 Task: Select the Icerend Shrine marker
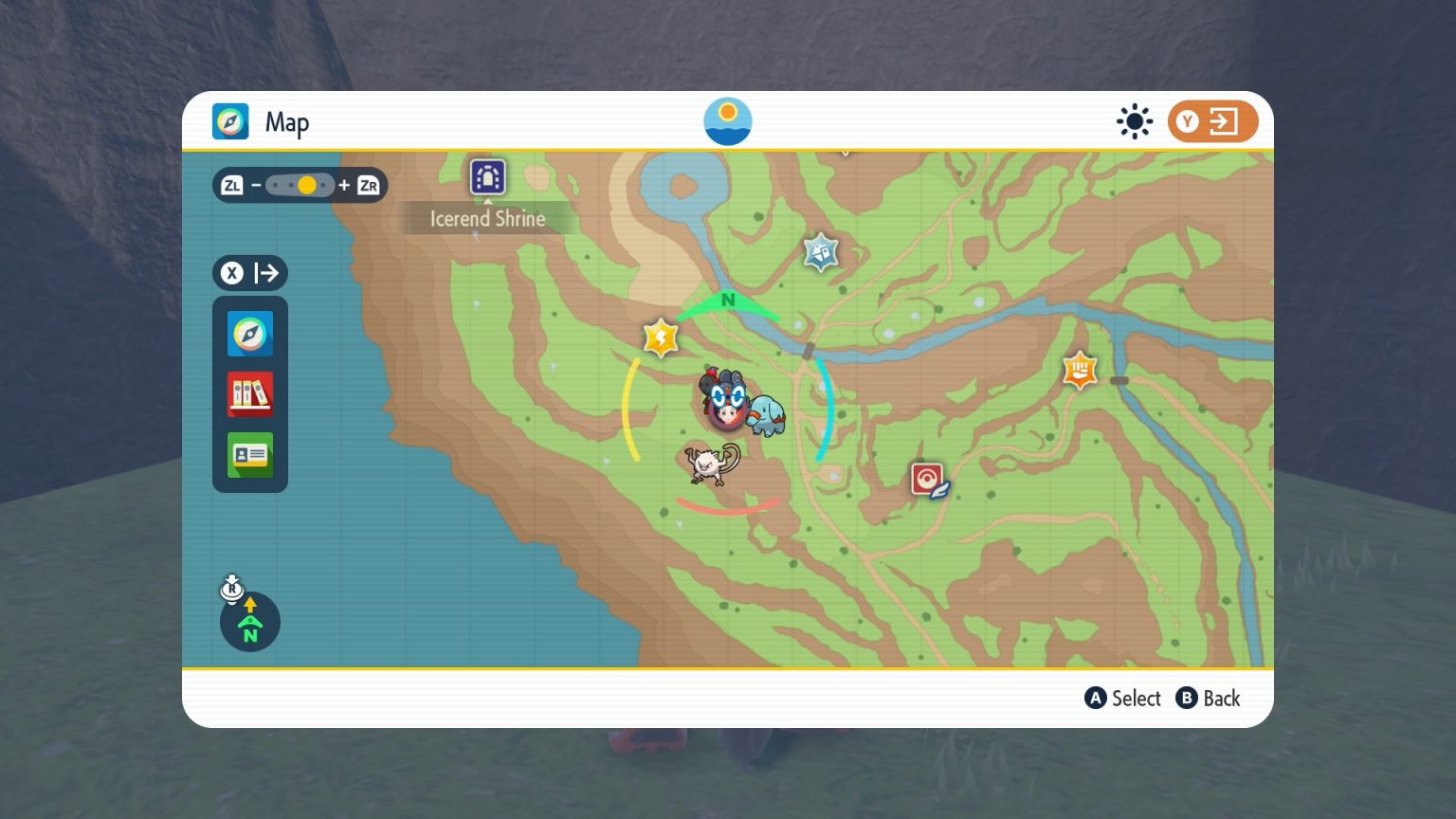point(487,178)
